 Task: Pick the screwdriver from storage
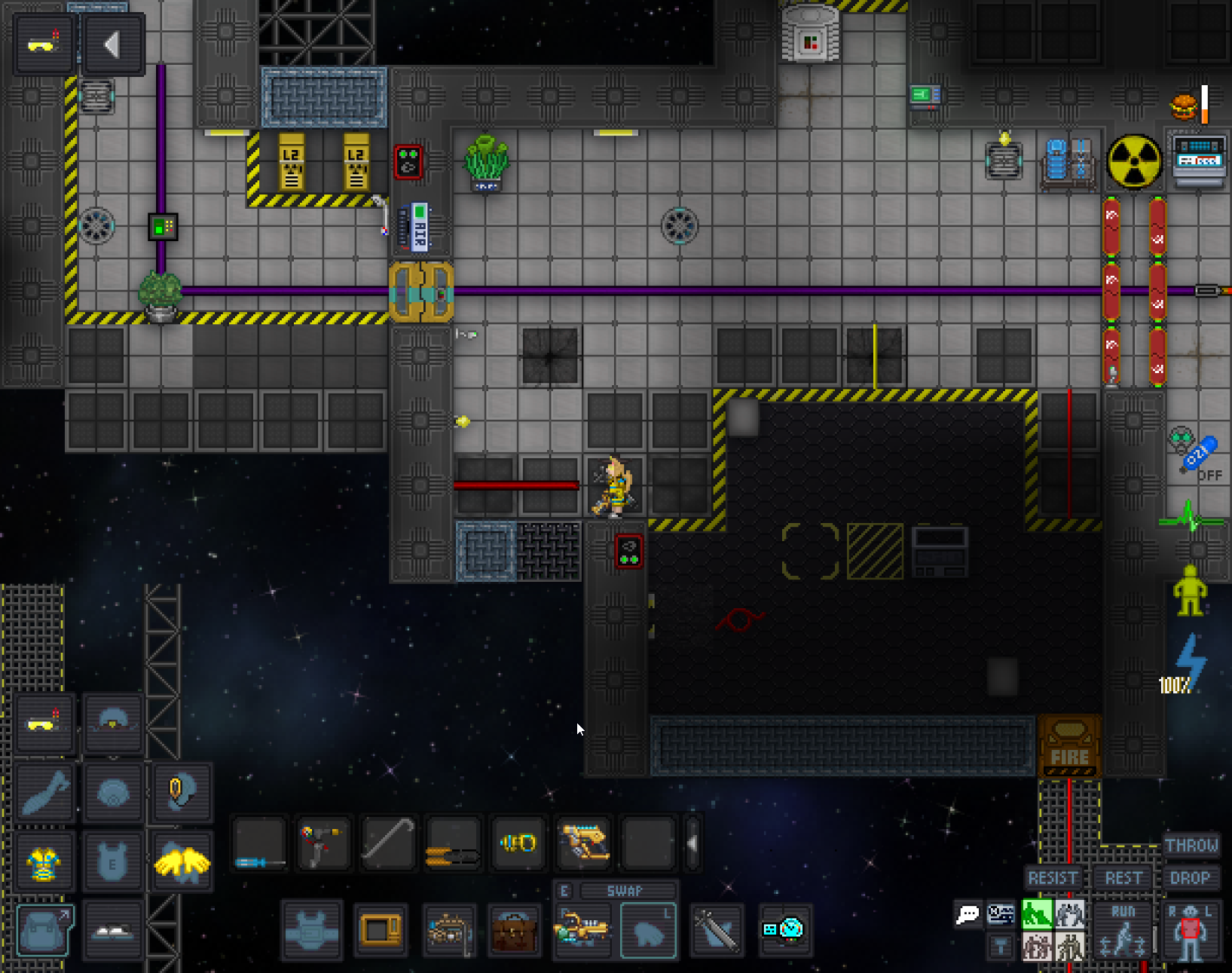pyautogui.click(x=258, y=842)
